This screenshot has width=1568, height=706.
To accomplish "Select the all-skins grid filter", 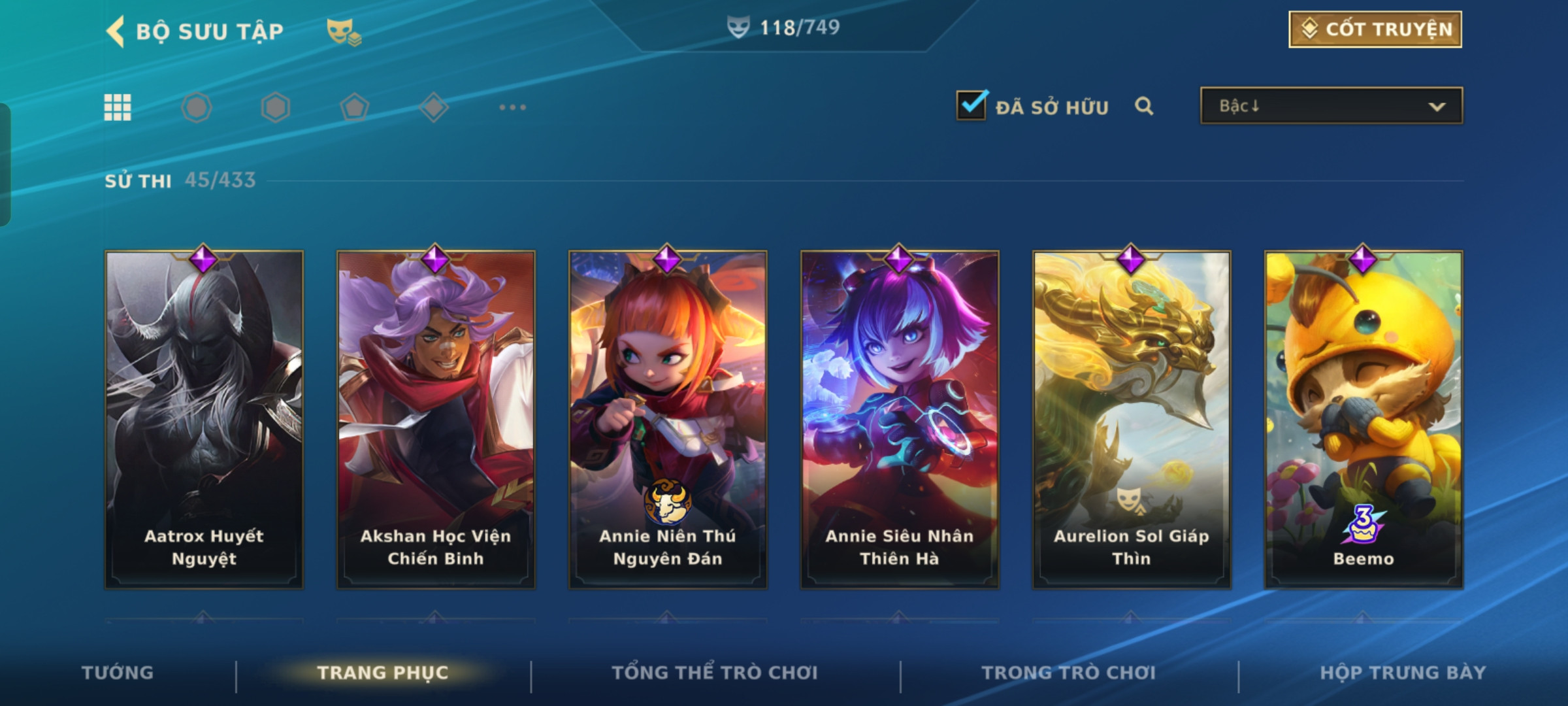I will [118, 107].
